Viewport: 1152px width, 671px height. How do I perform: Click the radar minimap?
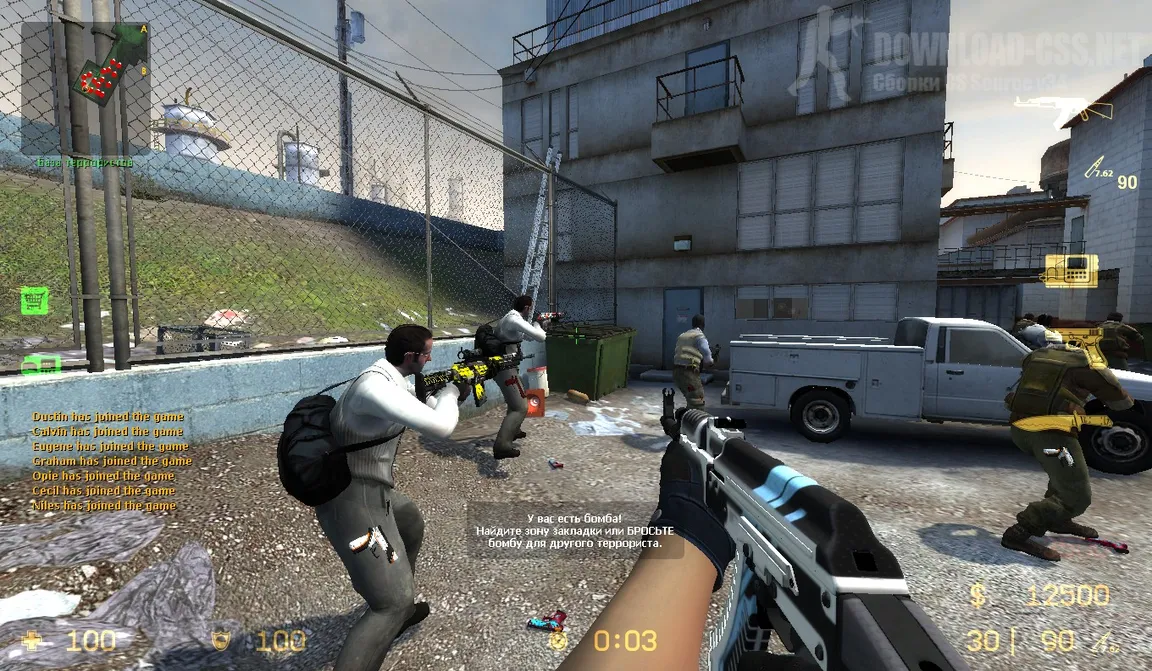pyautogui.click(x=85, y=88)
